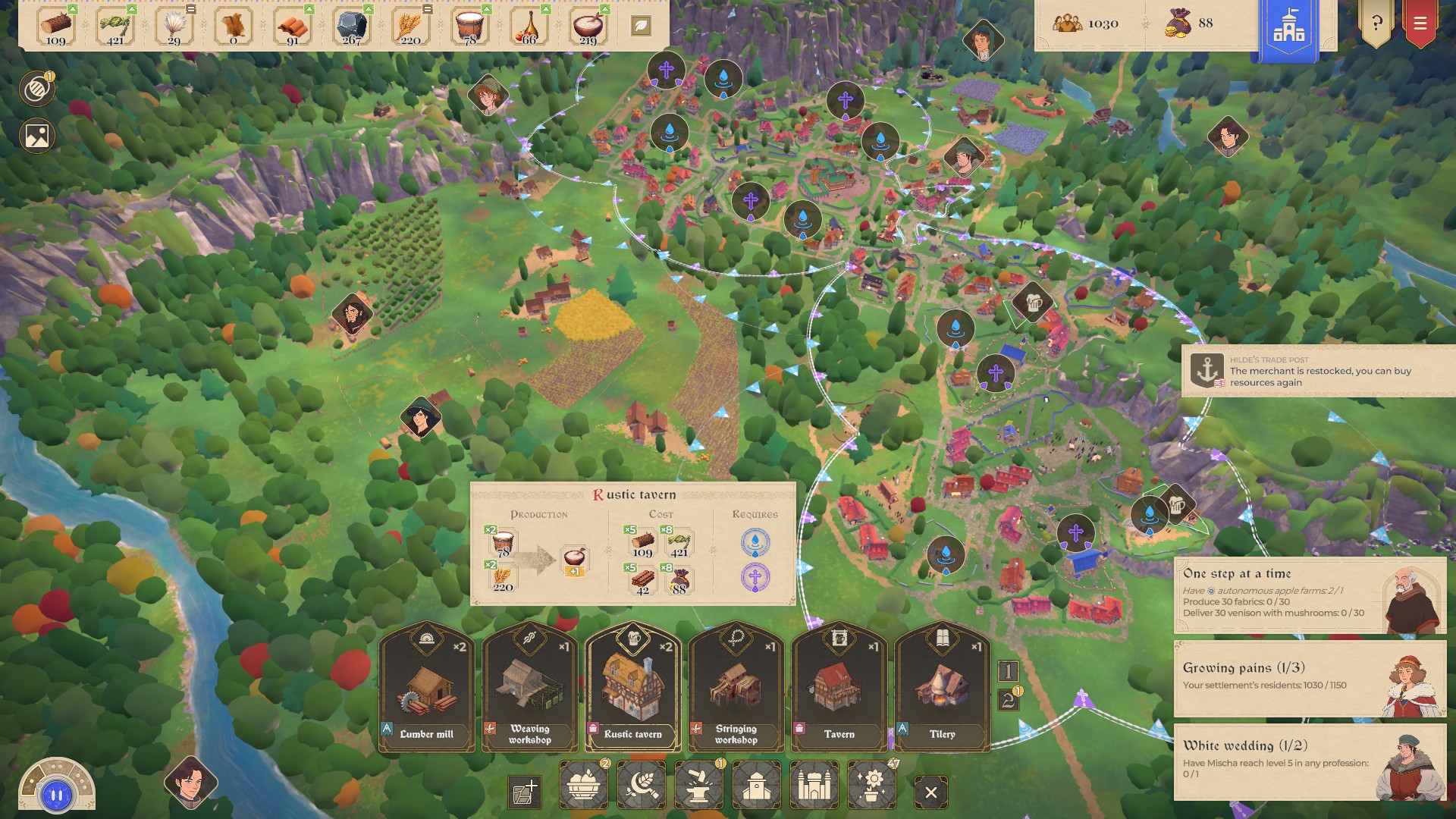Screen dimensions: 1456x819
Task: Open the food basket build category
Action: [583, 786]
